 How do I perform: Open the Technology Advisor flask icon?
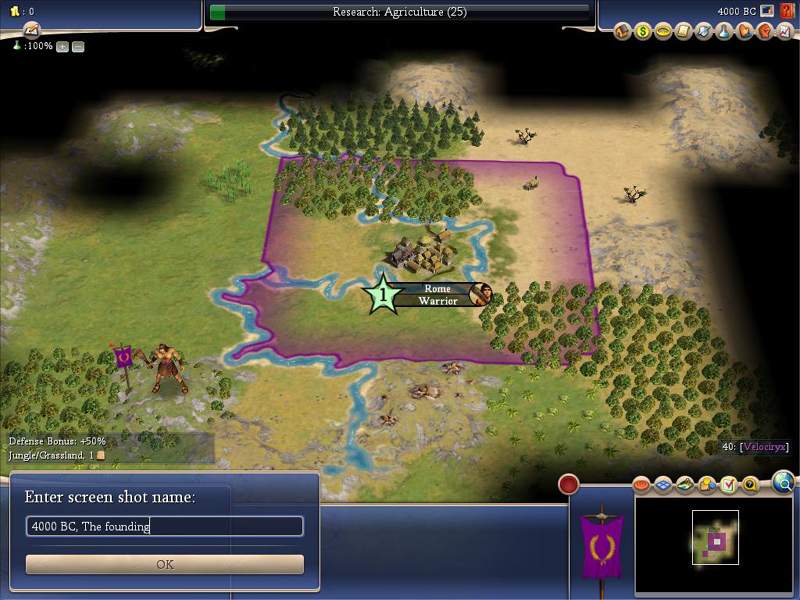(721, 32)
